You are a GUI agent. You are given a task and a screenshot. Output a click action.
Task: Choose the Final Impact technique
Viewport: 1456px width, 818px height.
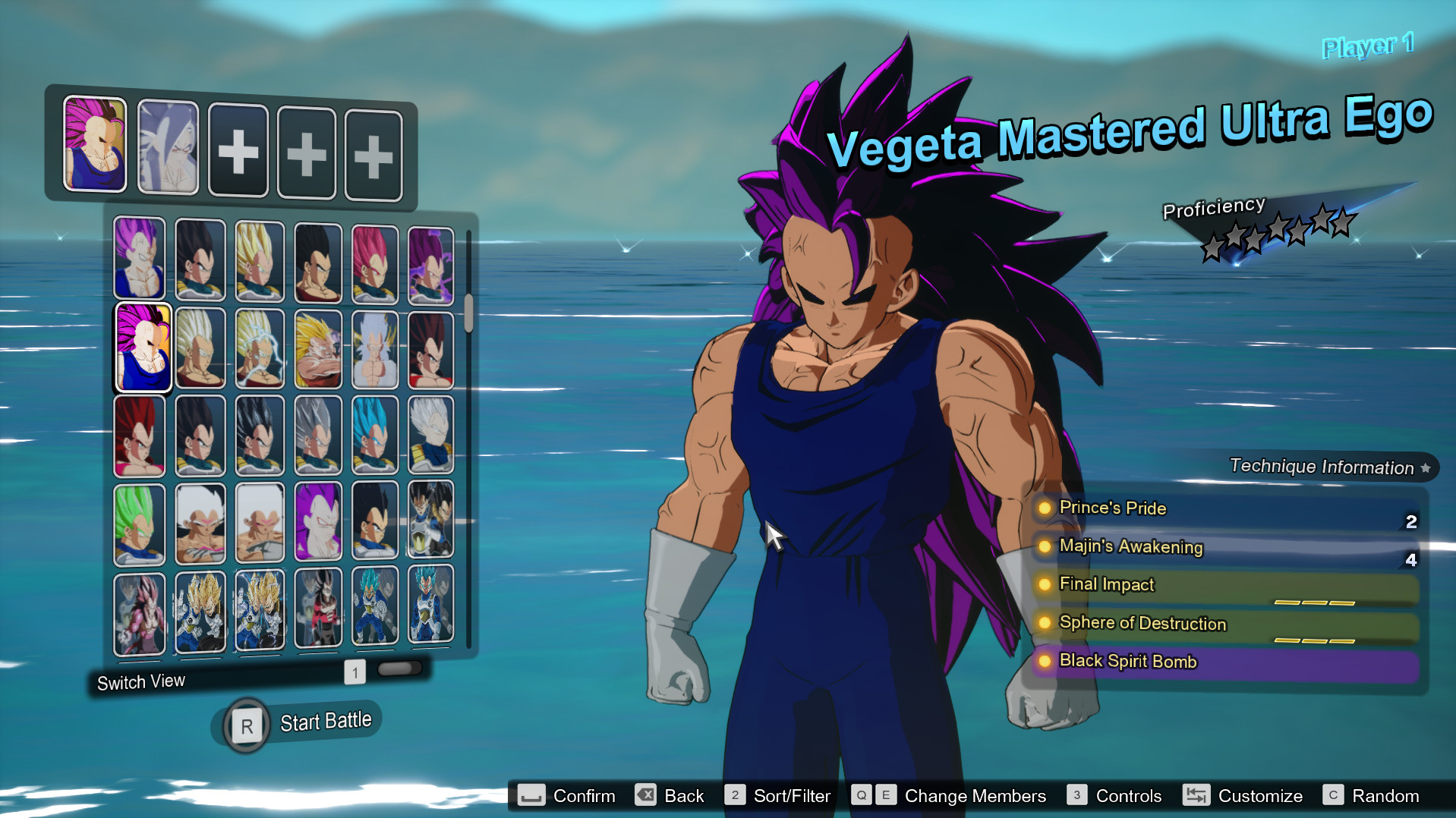point(1225,585)
